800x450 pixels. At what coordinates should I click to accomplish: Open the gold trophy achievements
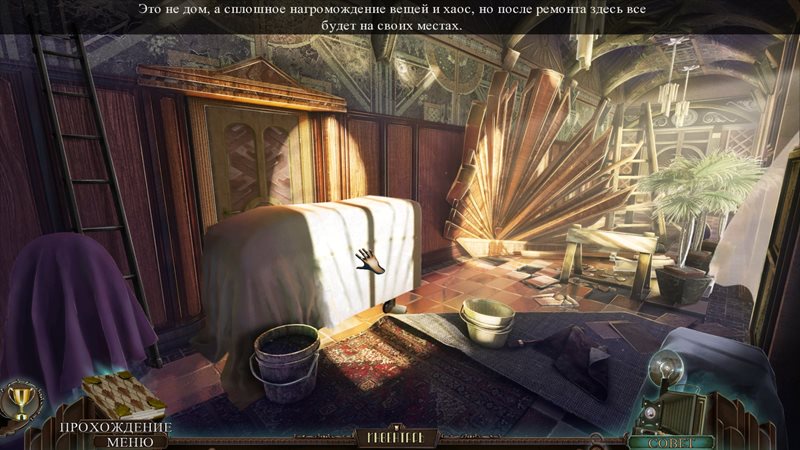click(17, 400)
